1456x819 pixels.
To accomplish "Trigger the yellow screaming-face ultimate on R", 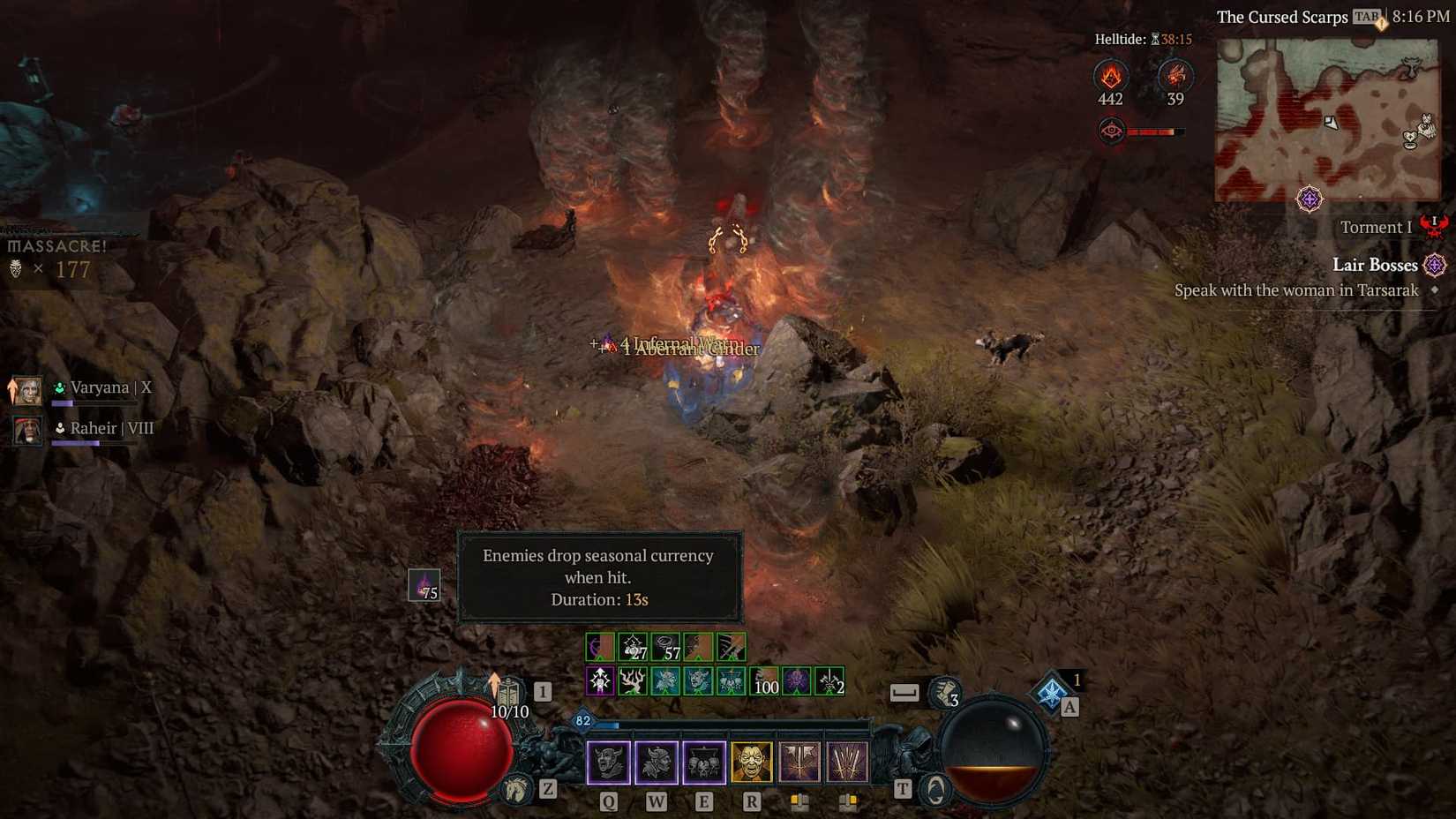I will pos(751,762).
